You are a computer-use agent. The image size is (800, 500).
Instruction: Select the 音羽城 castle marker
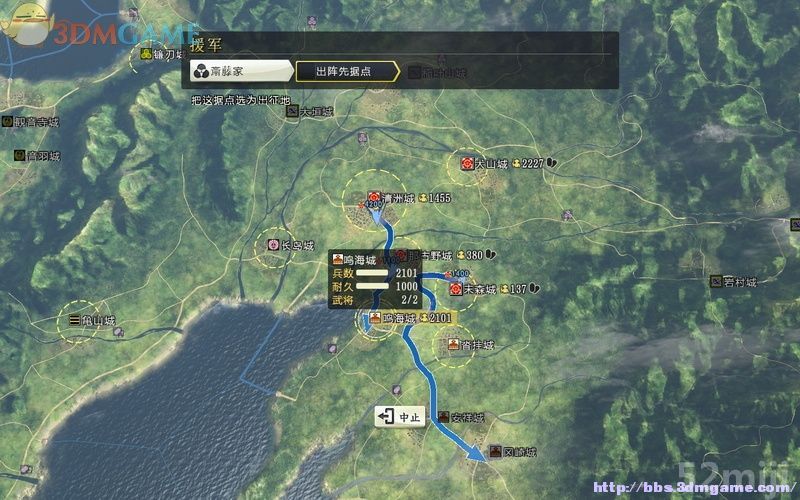20,156
